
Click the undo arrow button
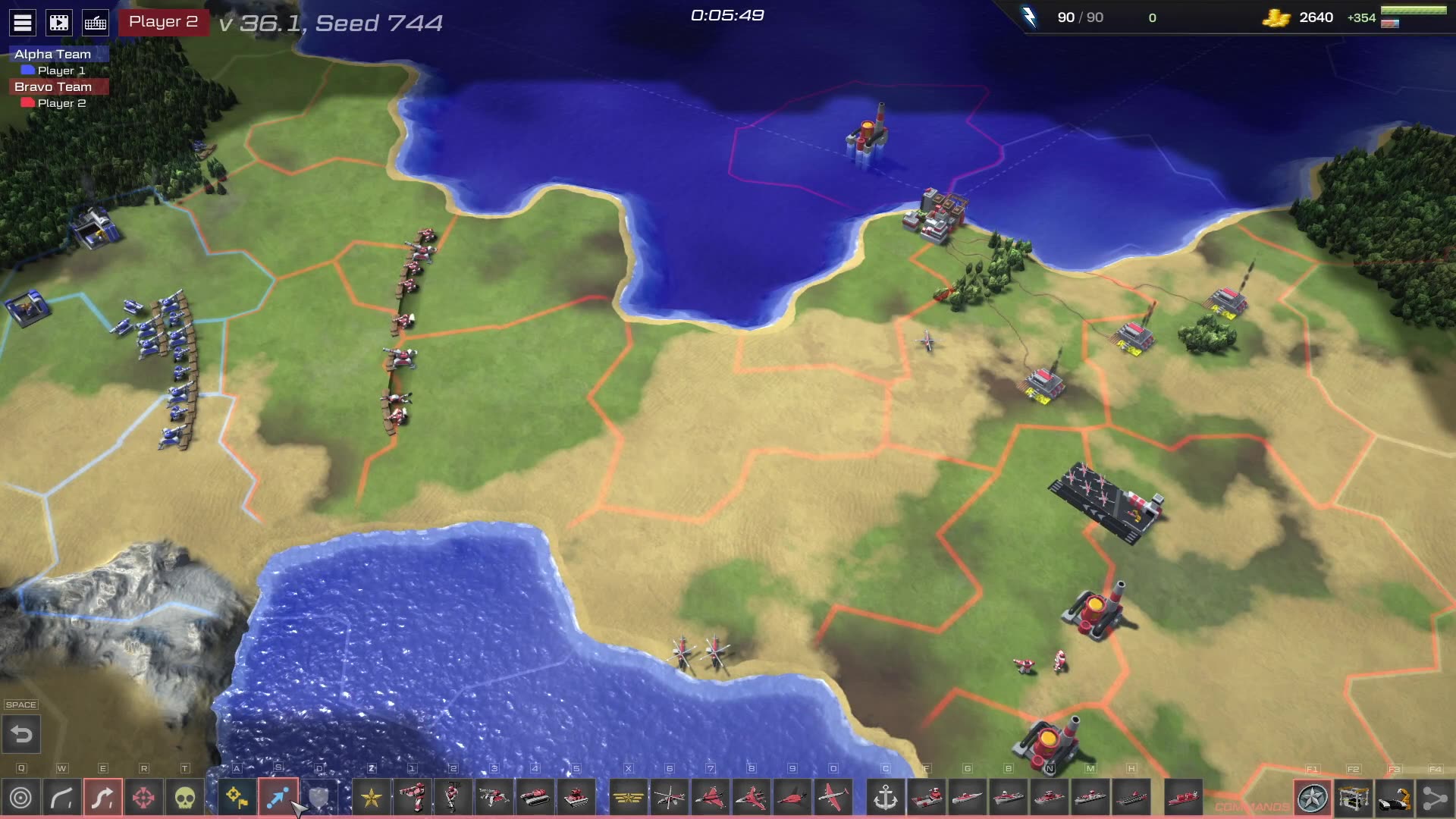pyautogui.click(x=21, y=734)
